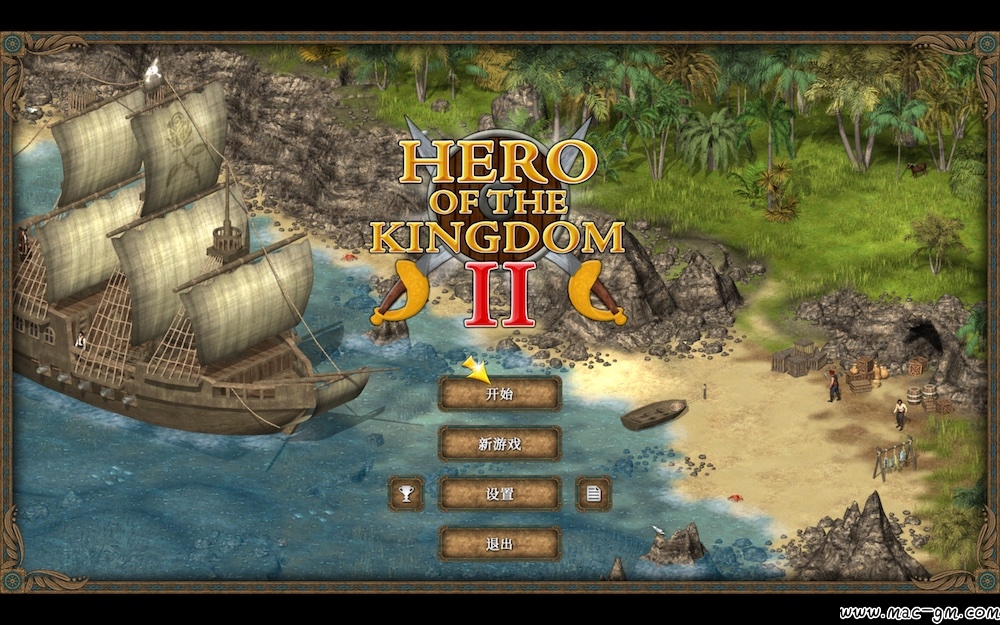Open the 设置 settings menu
Screen dimensions: 1000x625
pyautogui.click(x=500, y=494)
